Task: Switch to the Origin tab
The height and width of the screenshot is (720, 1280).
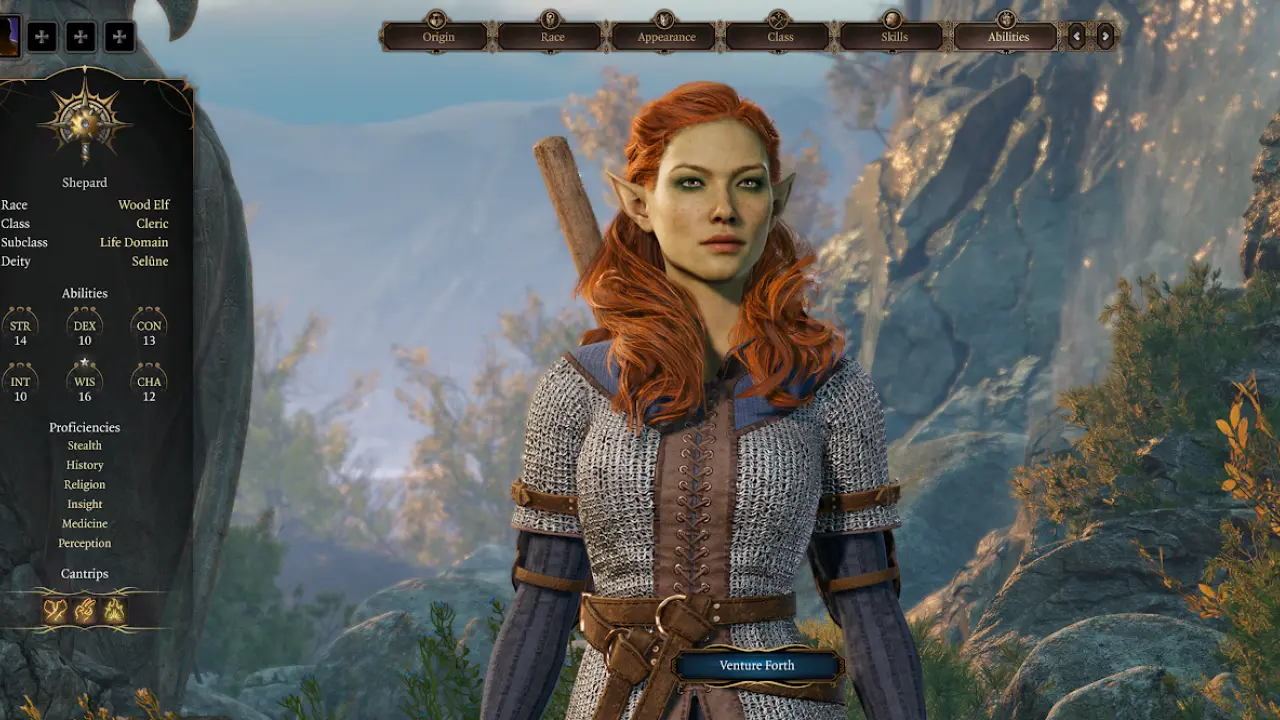Action: (438, 37)
